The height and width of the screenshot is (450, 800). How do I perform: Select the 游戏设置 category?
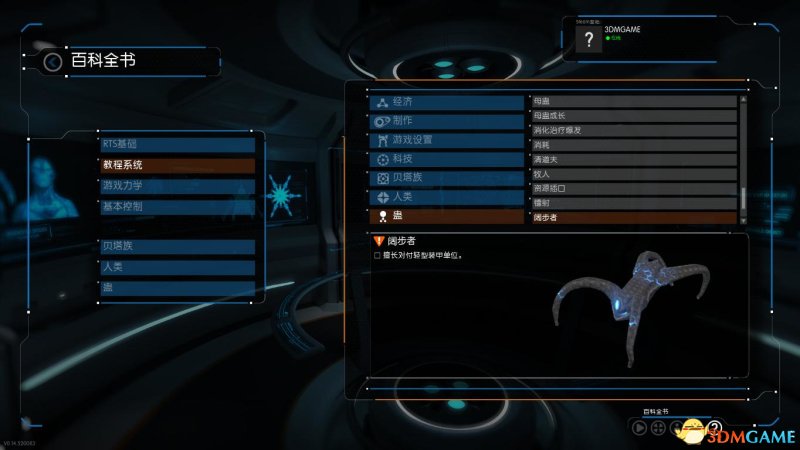(446, 140)
